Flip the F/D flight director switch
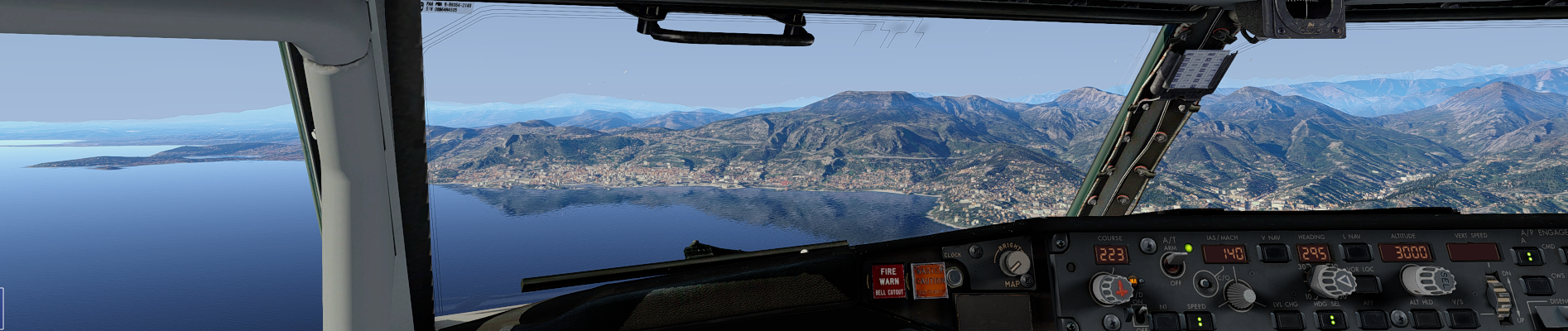The width and height of the screenshot is (1568, 331). (x=1139, y=313)
